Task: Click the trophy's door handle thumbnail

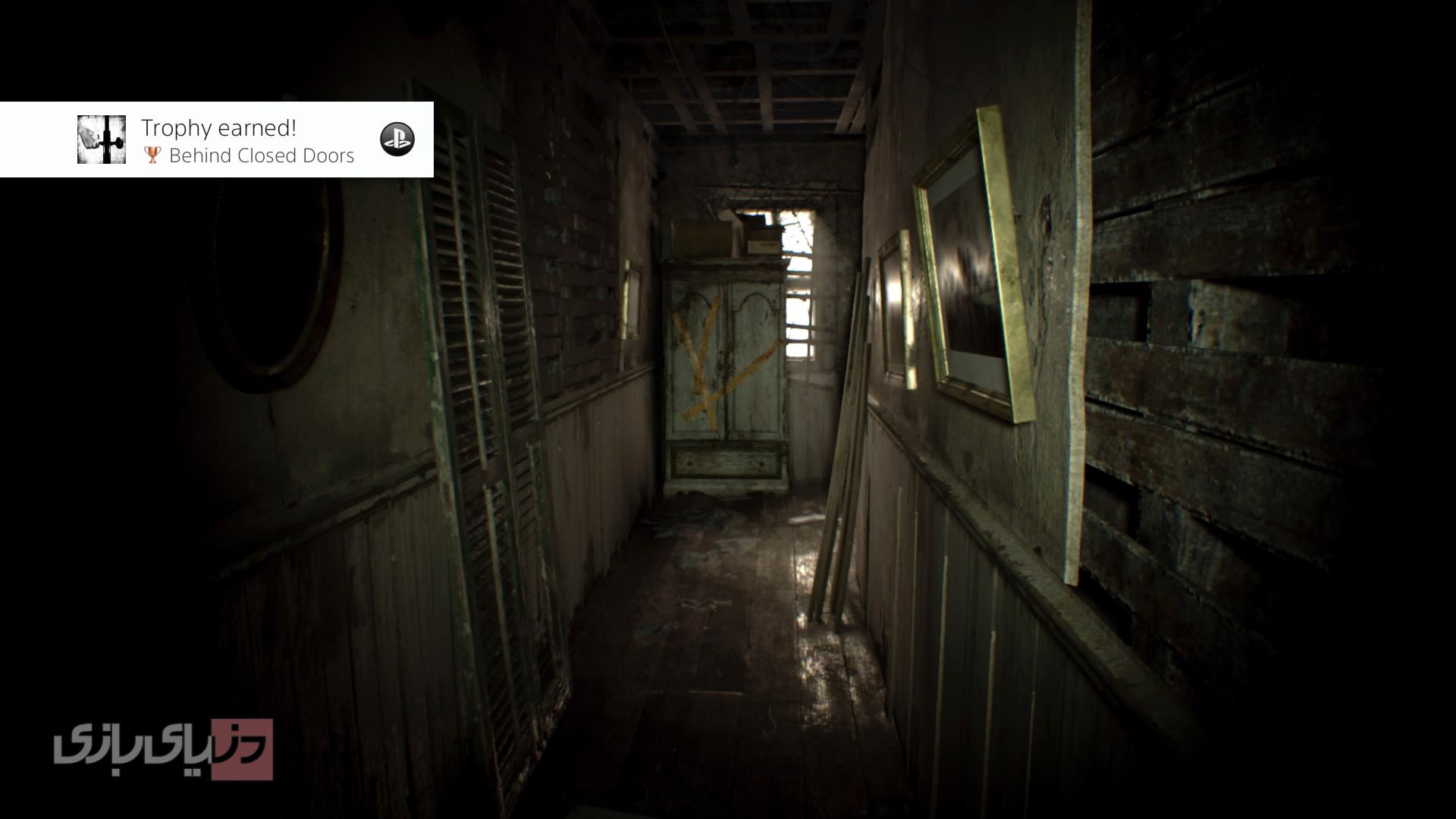Action: 102,140
